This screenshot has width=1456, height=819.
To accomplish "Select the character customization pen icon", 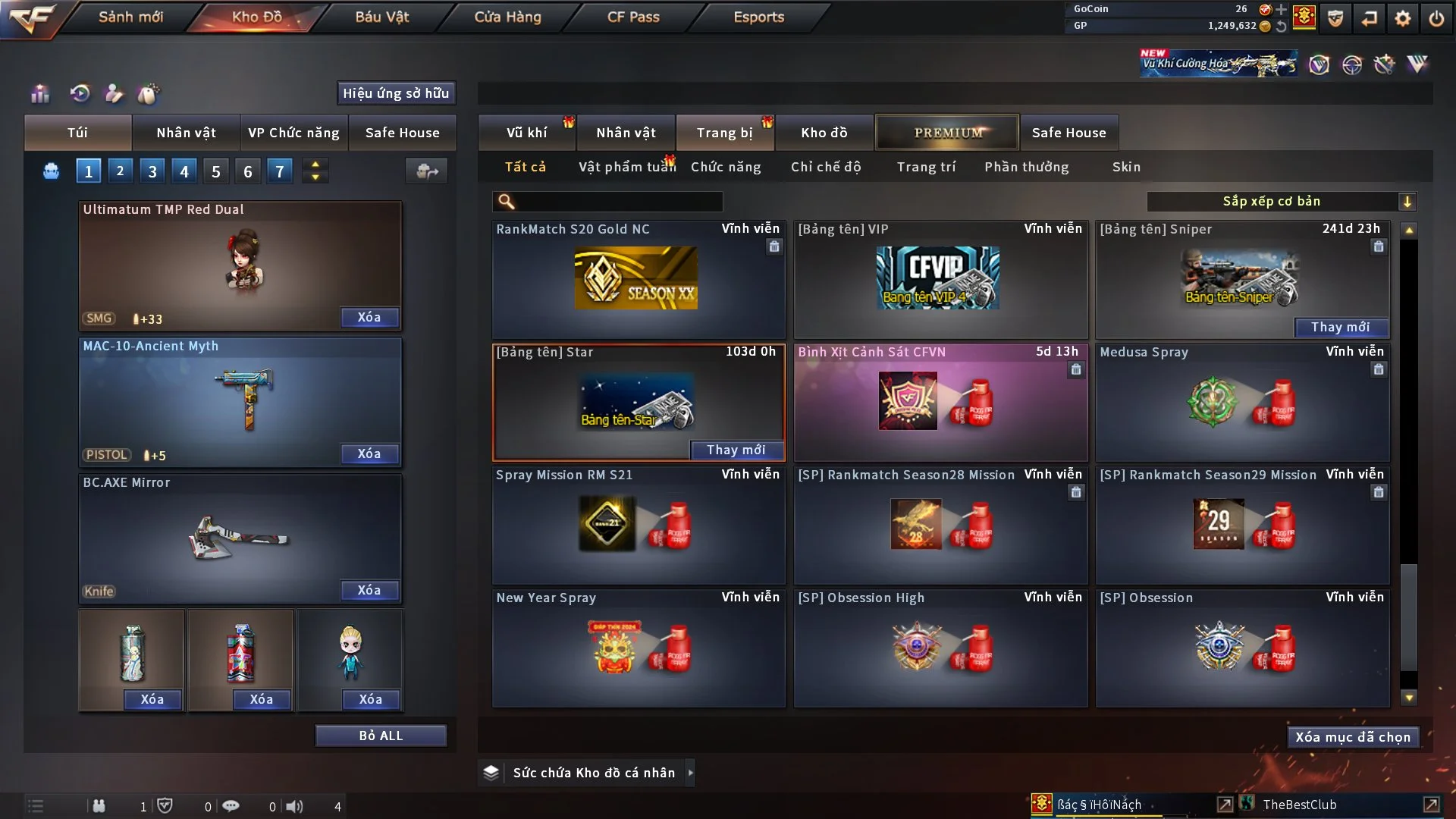I will tap(114, 93).
